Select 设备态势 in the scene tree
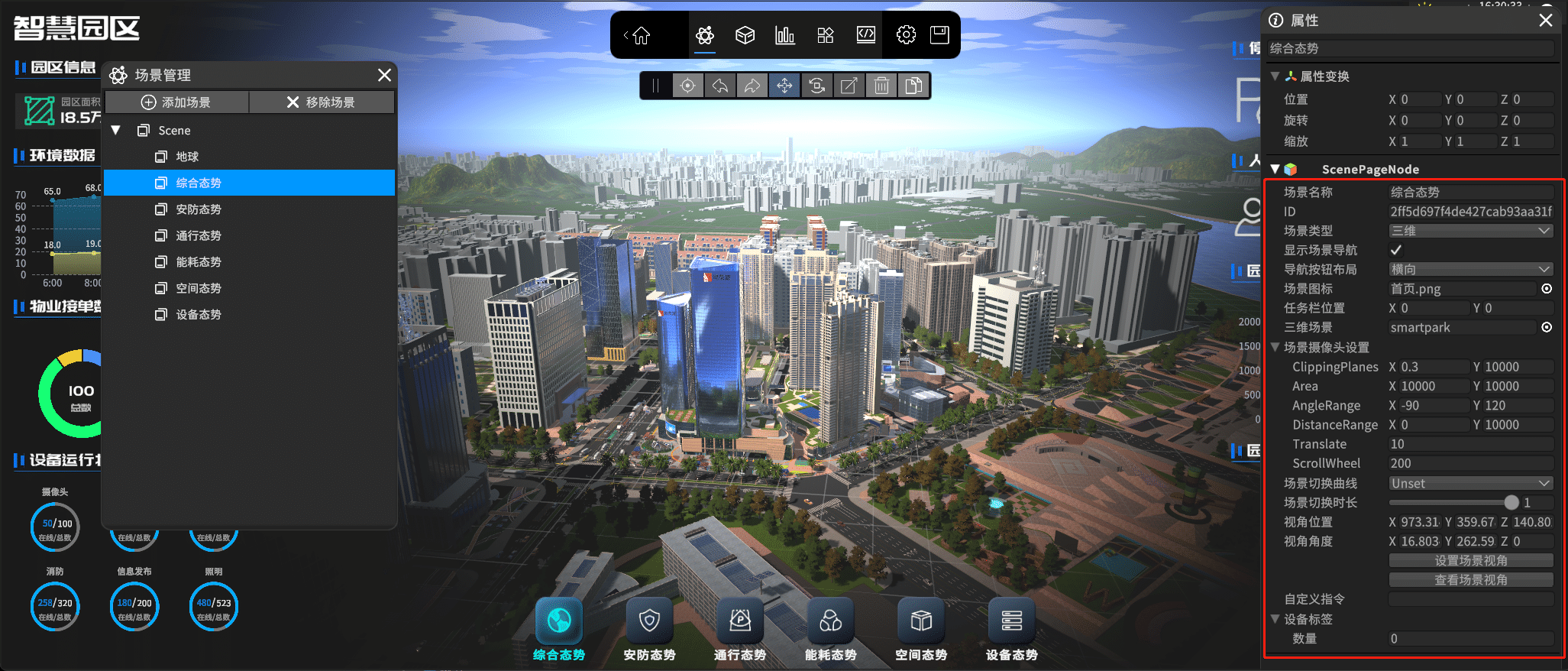The width and height of the screenshot is (1568, 671). [199, 315]
